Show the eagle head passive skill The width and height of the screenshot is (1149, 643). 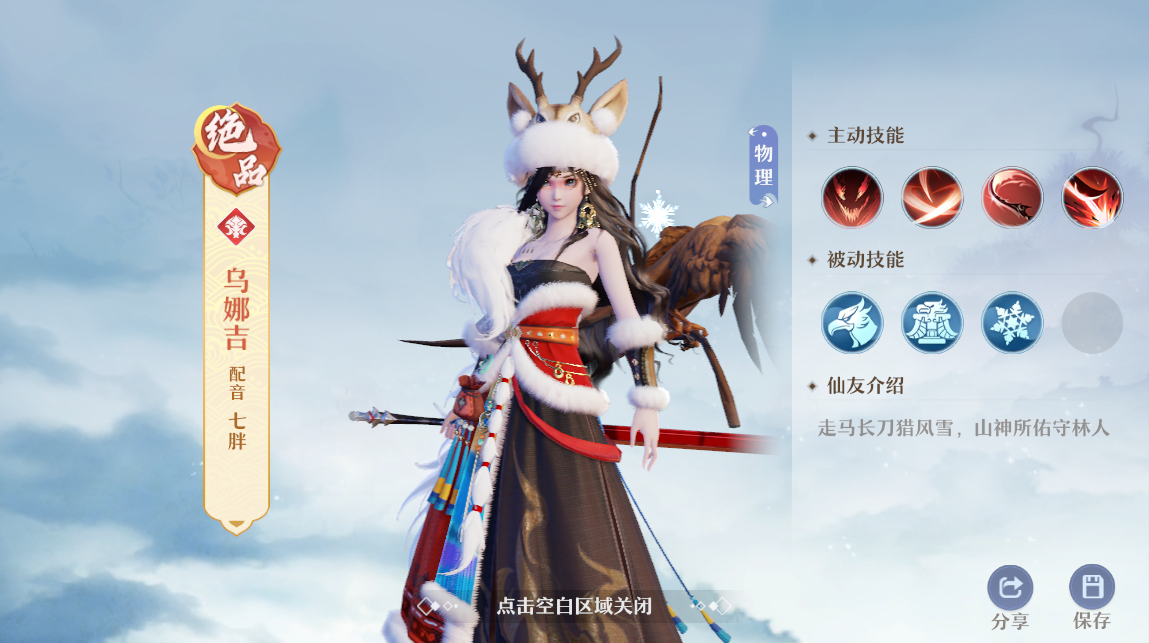pyautogui.click(x=852, y=323)
